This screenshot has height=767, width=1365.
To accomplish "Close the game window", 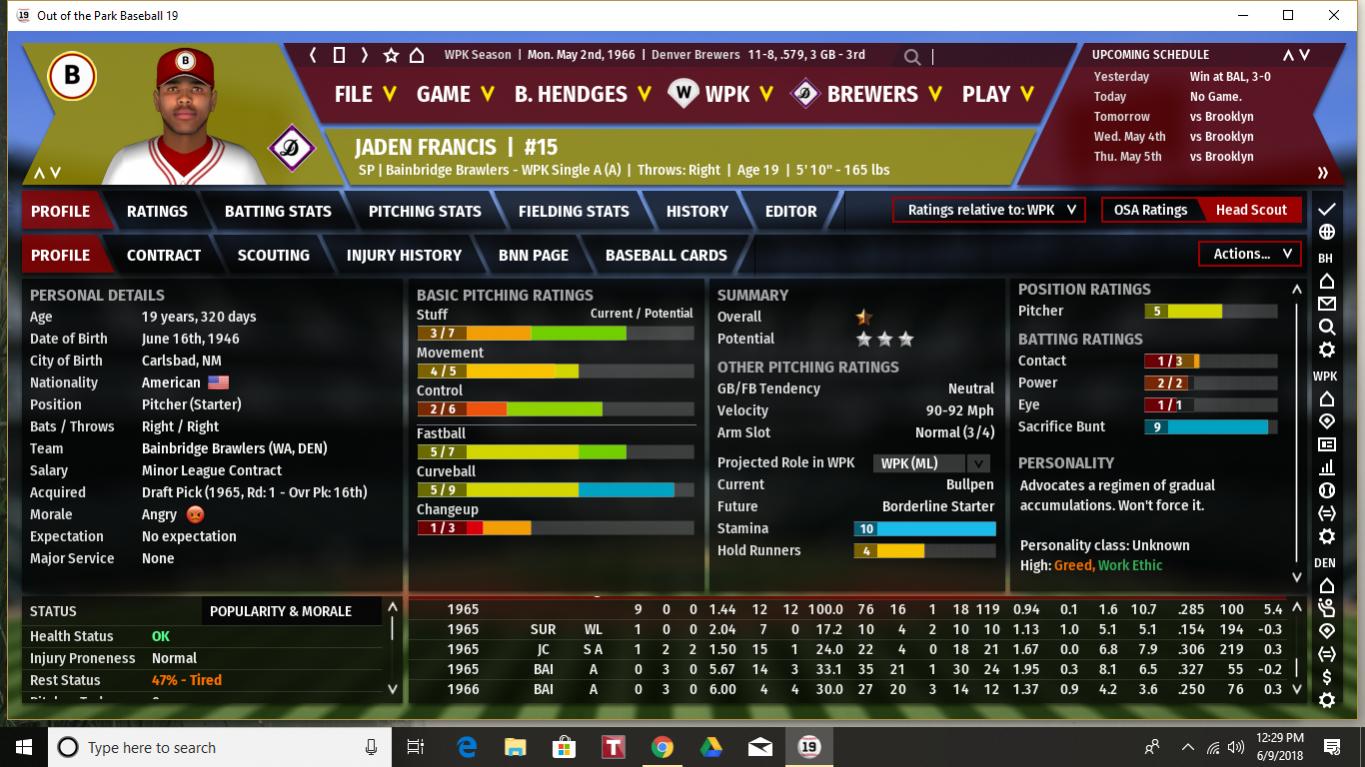I will pyautogui.click(x=1334, y=15).
